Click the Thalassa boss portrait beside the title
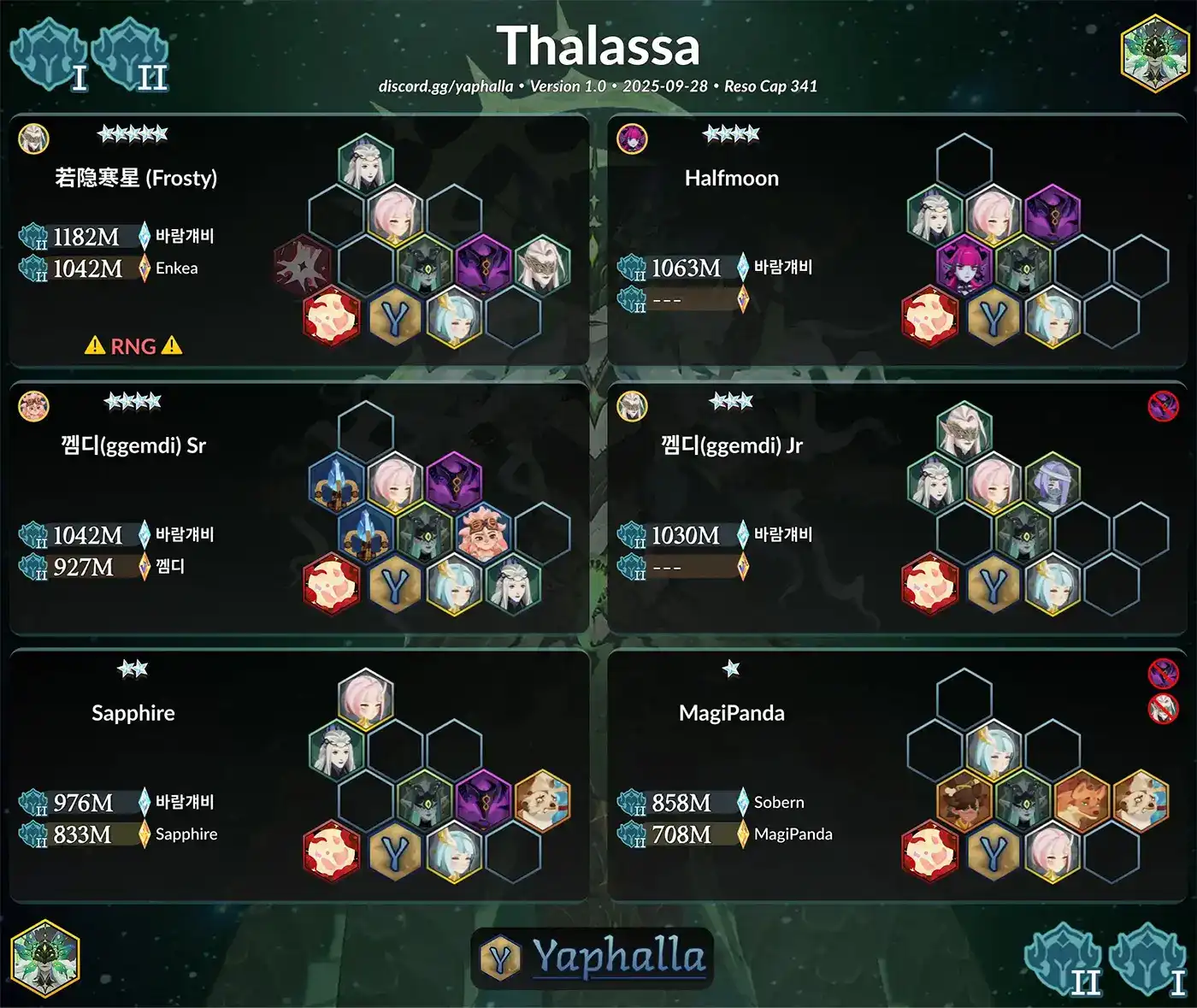This screenshot has height=1008, width=1197. tap(1154, 53)
